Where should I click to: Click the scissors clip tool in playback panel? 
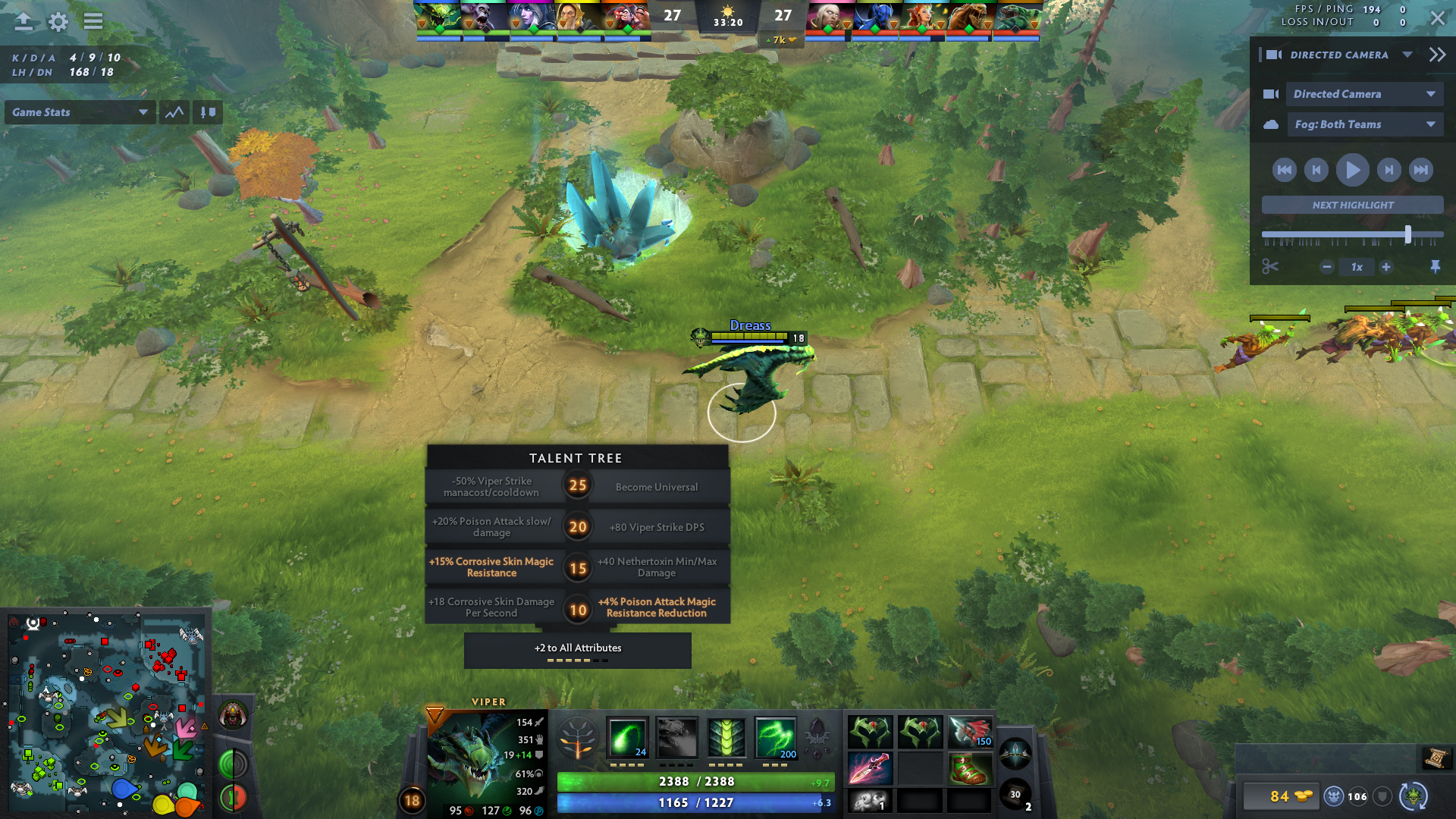click(x=1271, y=267)
